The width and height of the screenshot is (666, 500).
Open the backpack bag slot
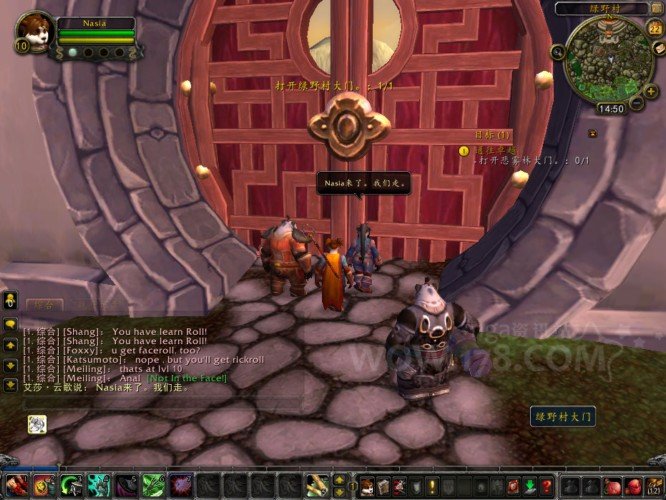tap(654, 487)
